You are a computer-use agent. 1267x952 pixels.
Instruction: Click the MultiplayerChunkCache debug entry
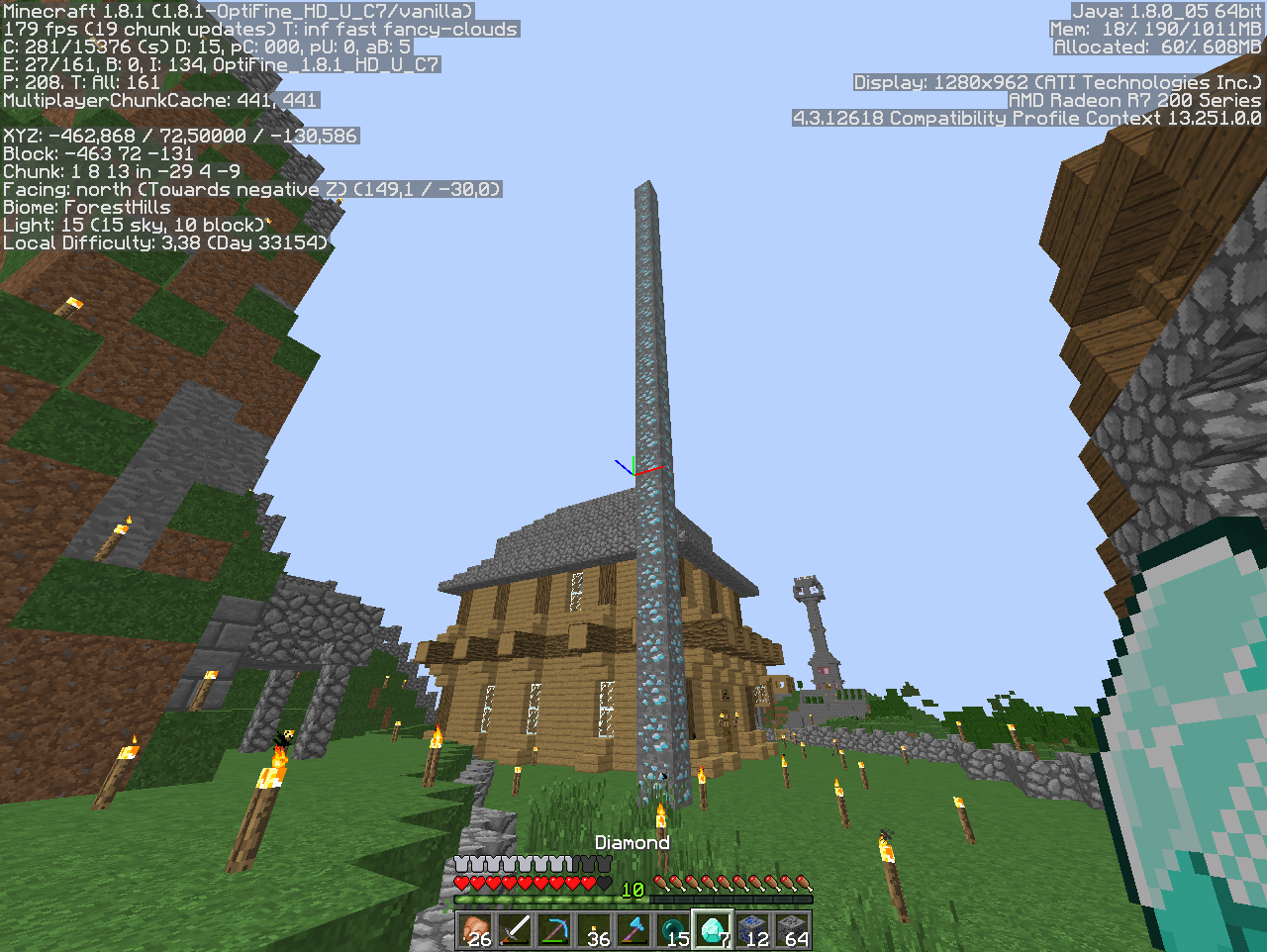pos(161,100)
